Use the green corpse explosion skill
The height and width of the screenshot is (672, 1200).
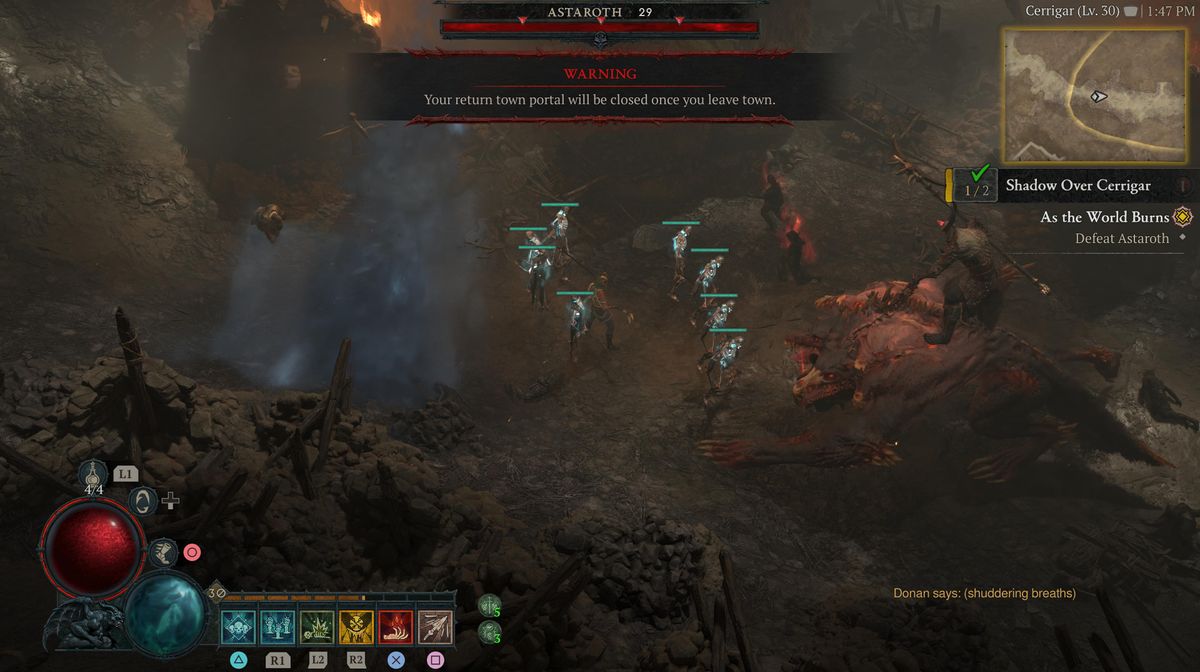click(x=317, y=627)
